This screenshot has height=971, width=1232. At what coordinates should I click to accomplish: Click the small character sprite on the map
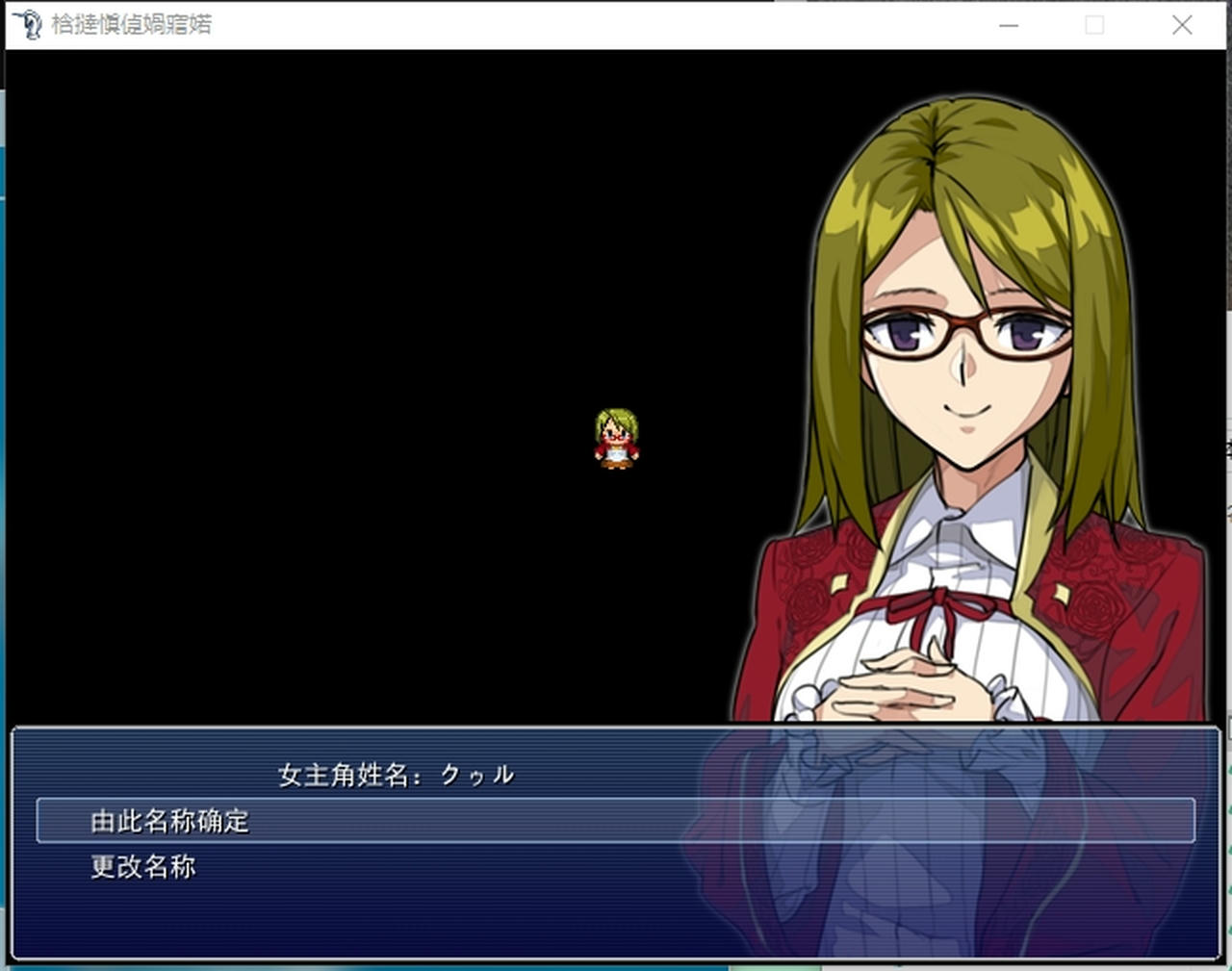click(618, 439)
